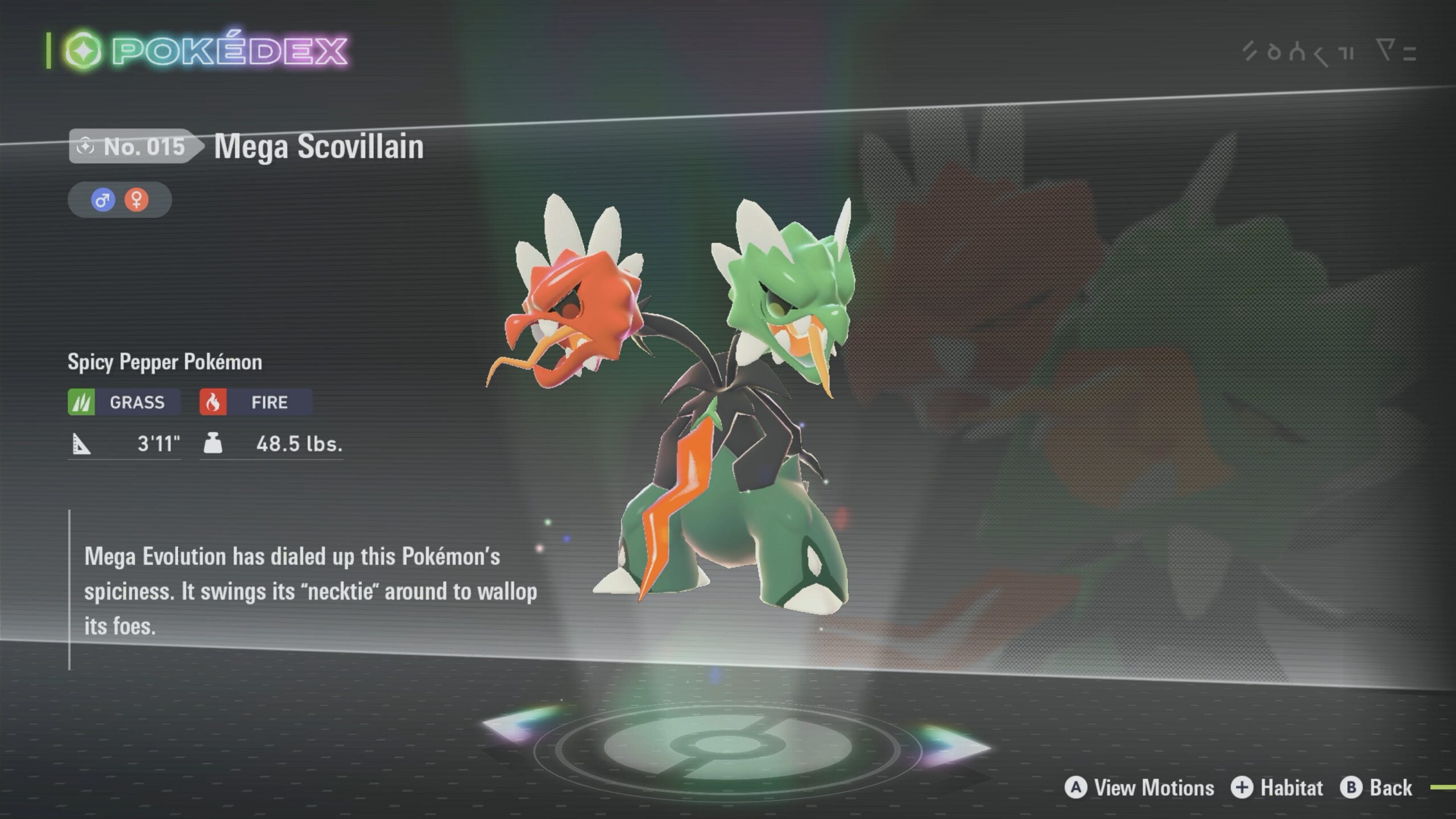Go Back from the Pokédex entry
The height and width of the screenshot is (819, 1456).
1376,788
